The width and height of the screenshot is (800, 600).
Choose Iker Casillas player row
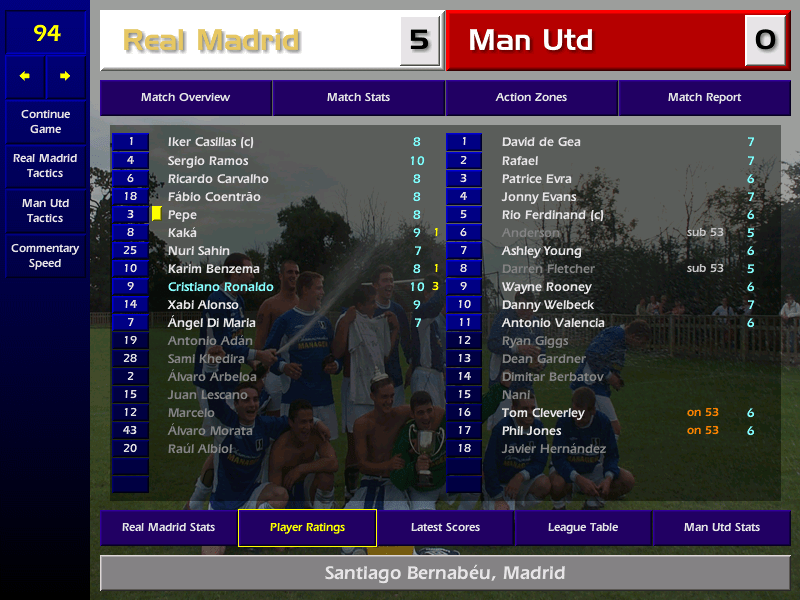[211, 142]
